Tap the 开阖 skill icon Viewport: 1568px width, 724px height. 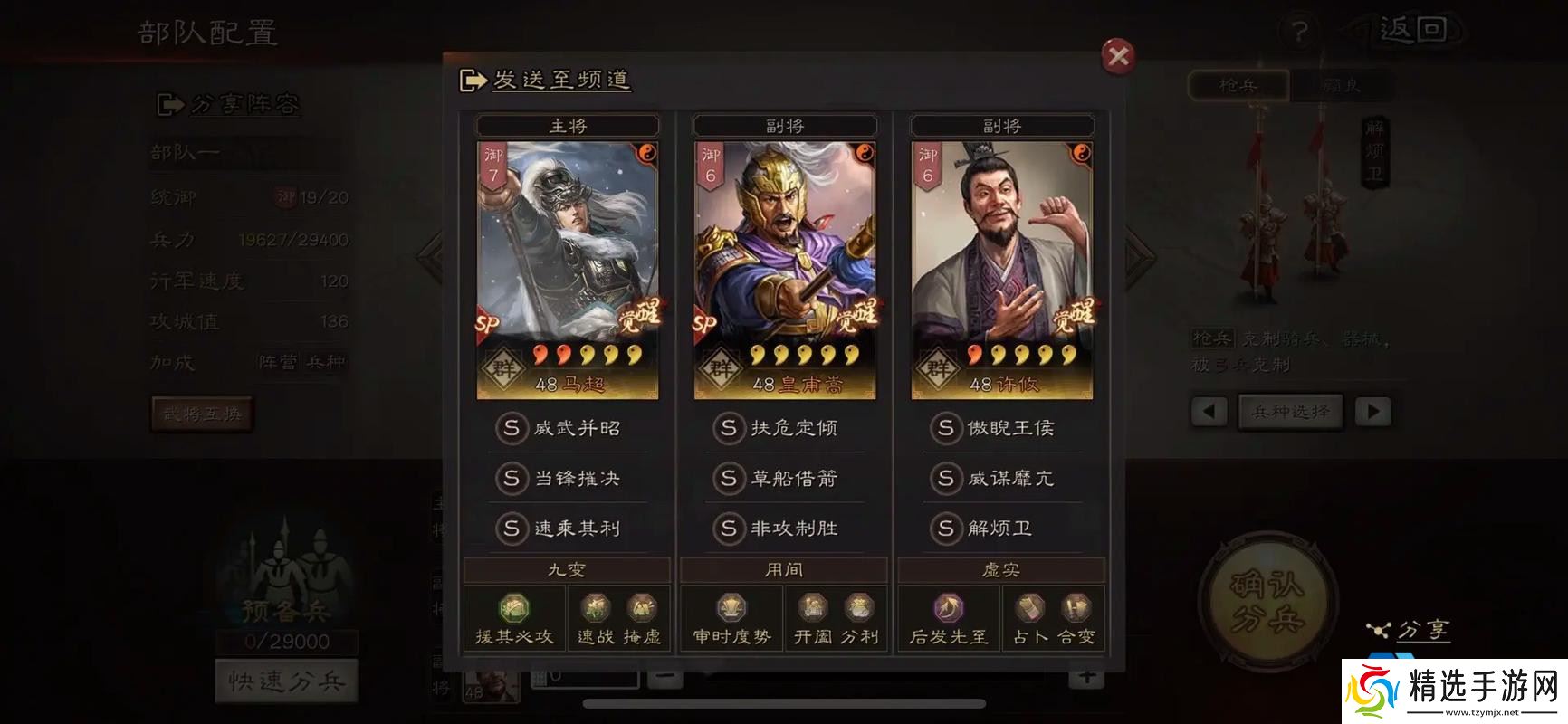(813, 606)
